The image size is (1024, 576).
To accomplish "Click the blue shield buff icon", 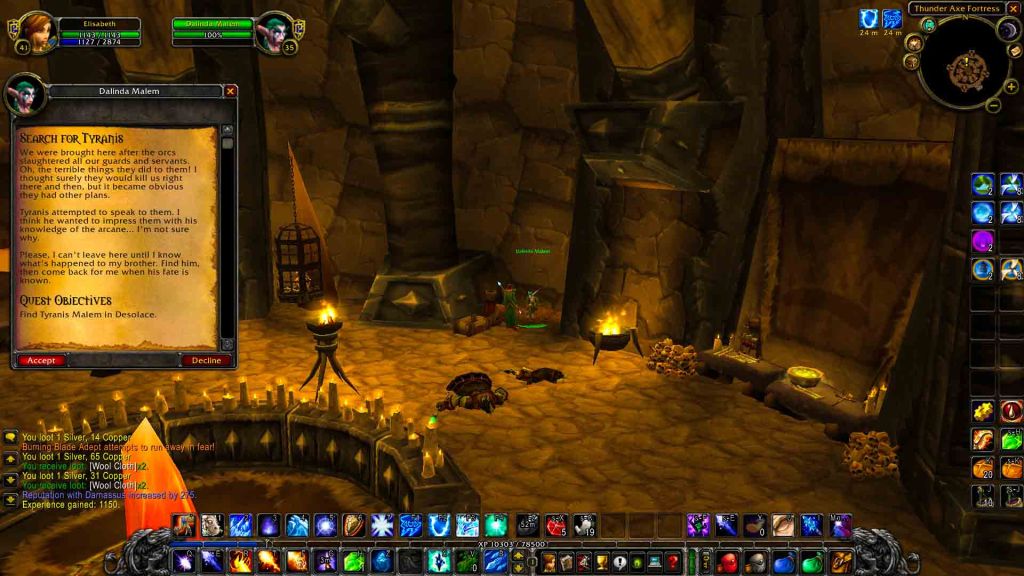I will tap(869, 18).
